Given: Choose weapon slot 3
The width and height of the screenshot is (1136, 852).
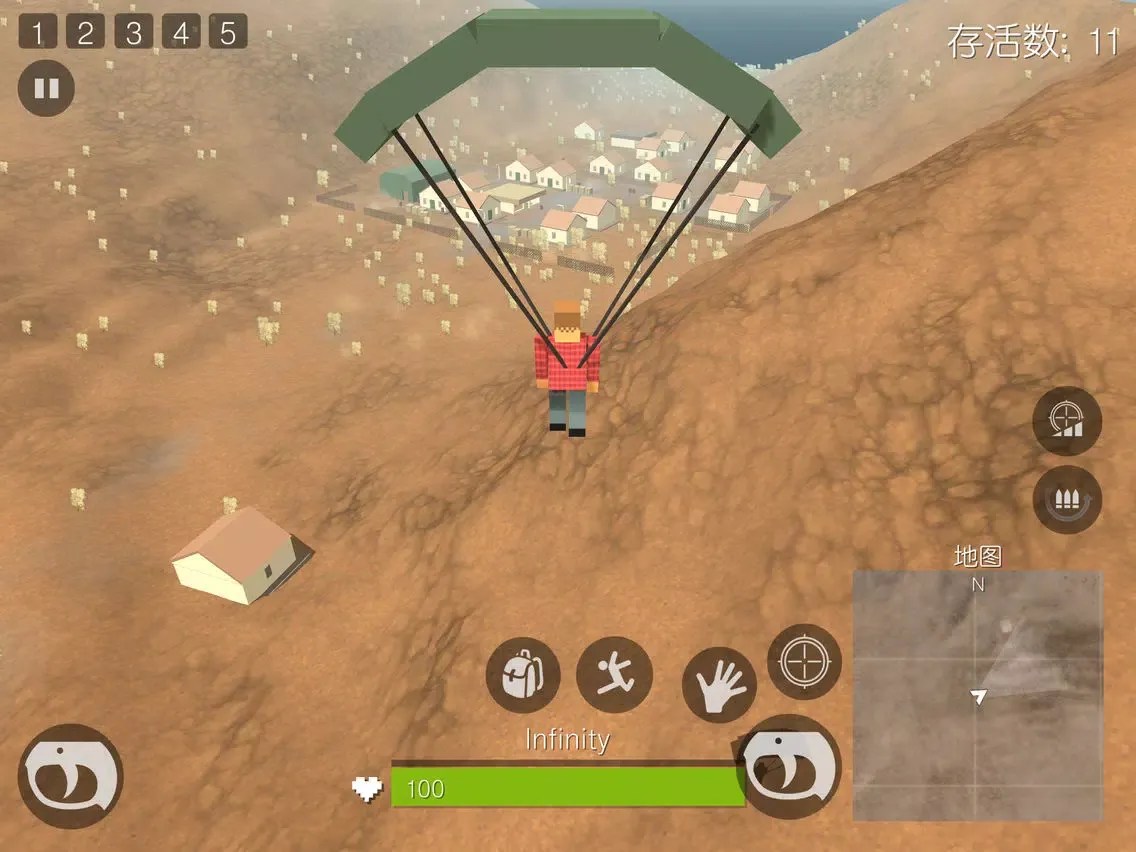Looking at the screenshot, I should click(133, 33).
